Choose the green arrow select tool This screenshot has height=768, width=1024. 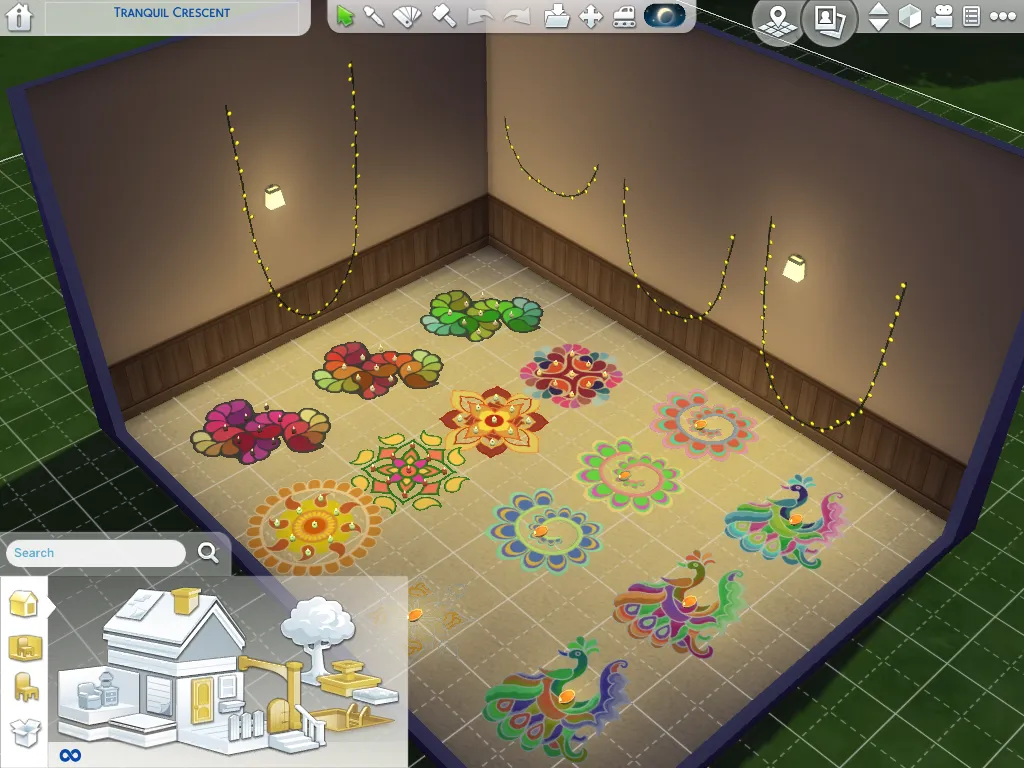(346, 16)
